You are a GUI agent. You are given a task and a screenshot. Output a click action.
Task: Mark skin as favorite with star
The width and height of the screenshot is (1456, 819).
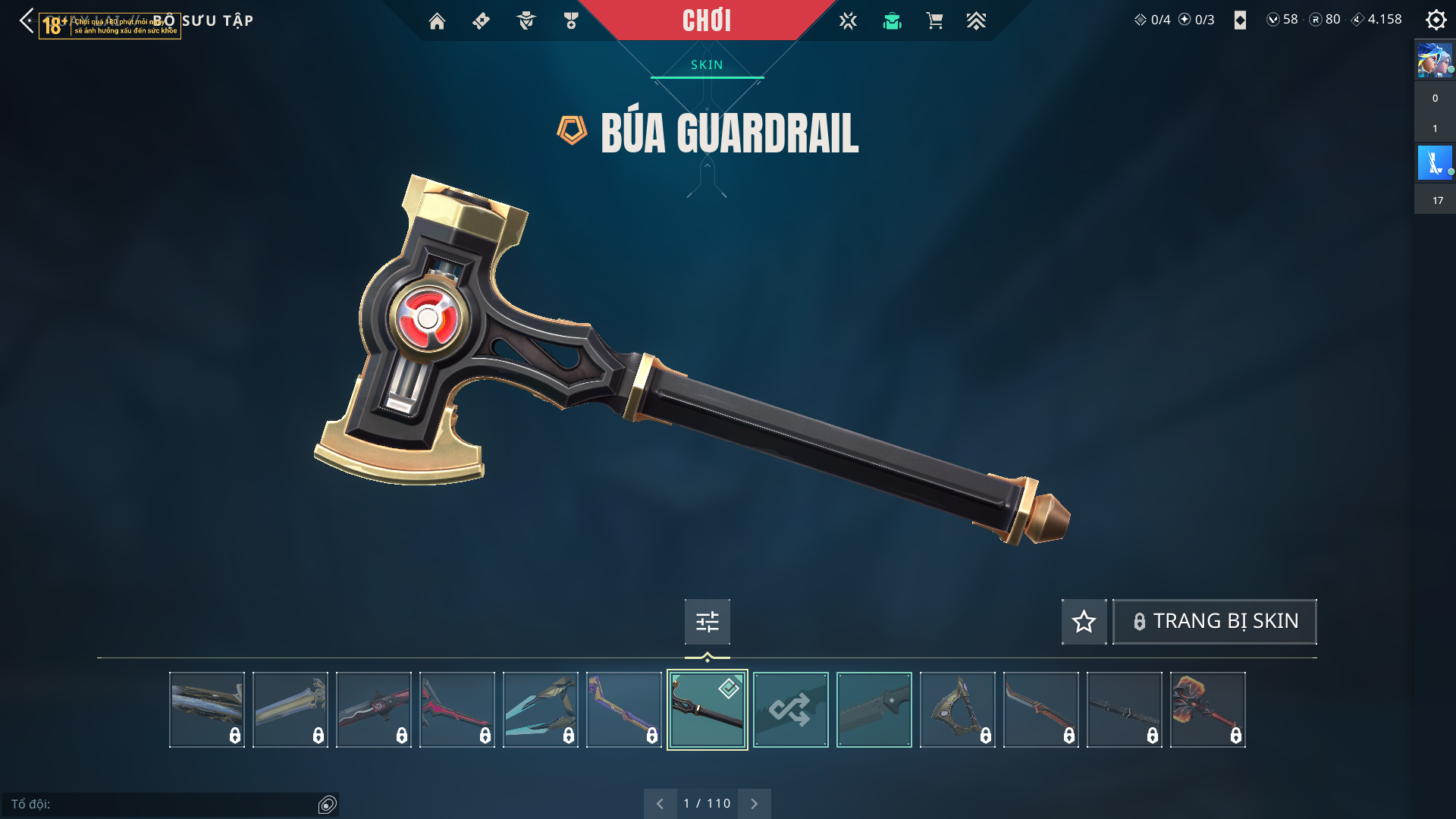1084,622
